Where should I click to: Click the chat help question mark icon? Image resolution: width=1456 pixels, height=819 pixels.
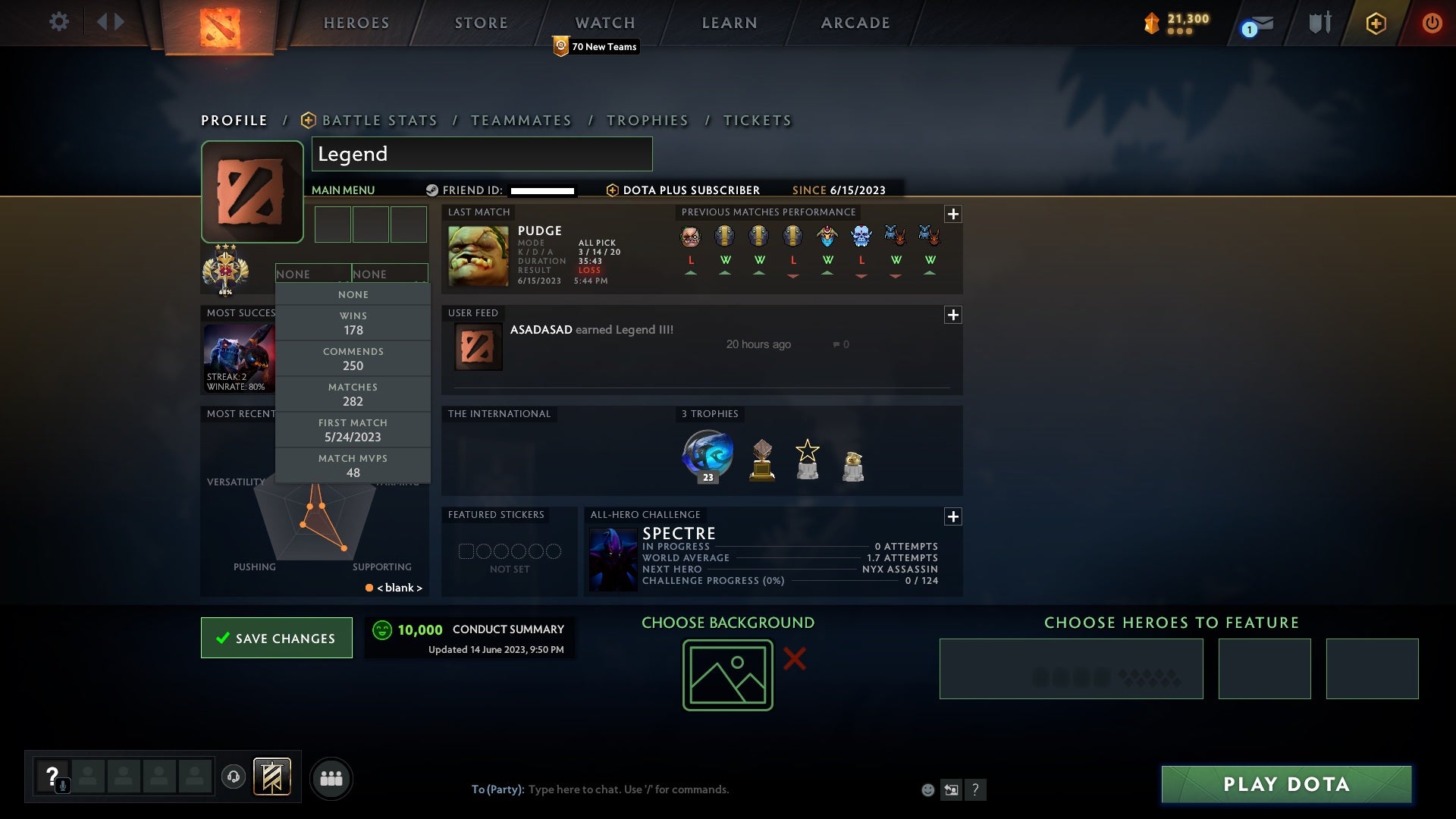(975, 789)
